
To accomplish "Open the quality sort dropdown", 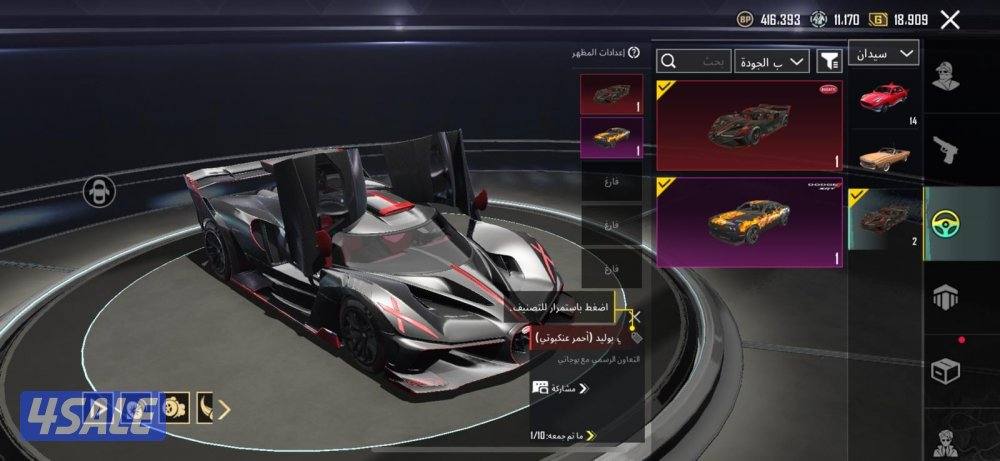I will click(773, 62).
